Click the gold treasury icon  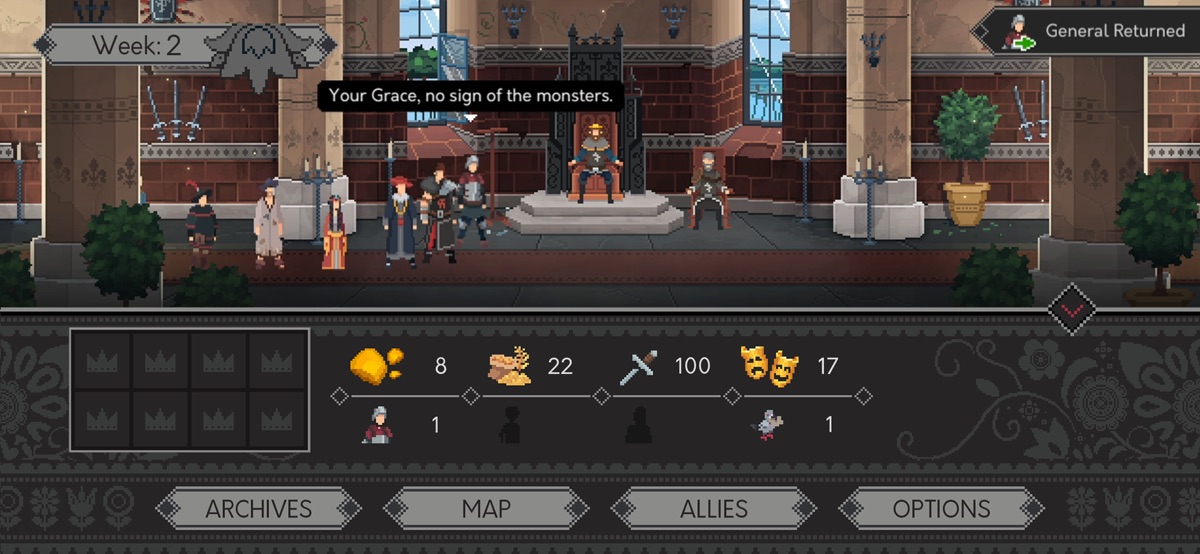click(x=376, y=365)
